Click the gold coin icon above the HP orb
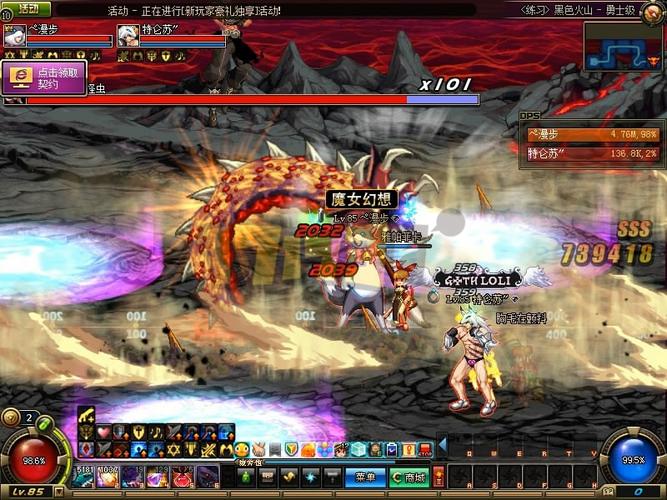Screen dimensions: 667x500 tap(11, 417)
